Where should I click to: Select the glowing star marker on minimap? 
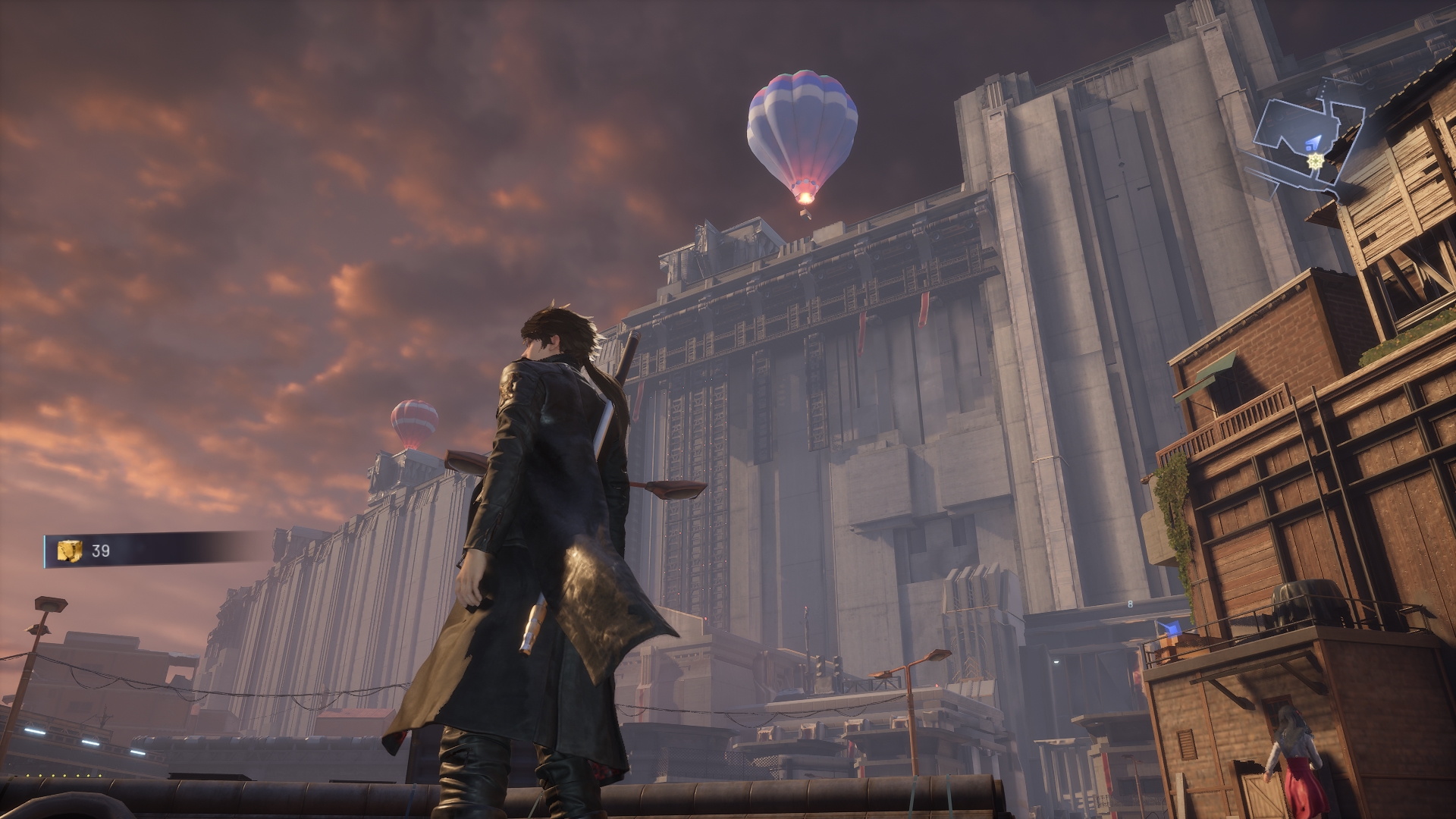pyautogui.click(x=1314, y=161)
